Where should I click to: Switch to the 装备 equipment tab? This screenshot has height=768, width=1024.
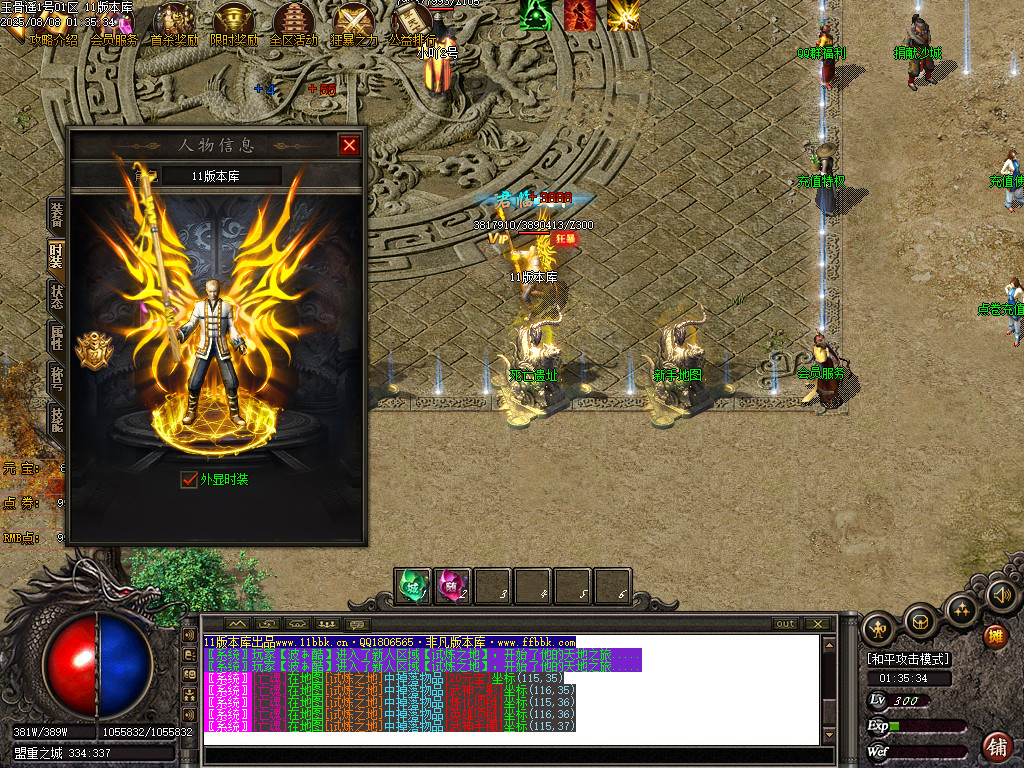click(x=57, y=212)
